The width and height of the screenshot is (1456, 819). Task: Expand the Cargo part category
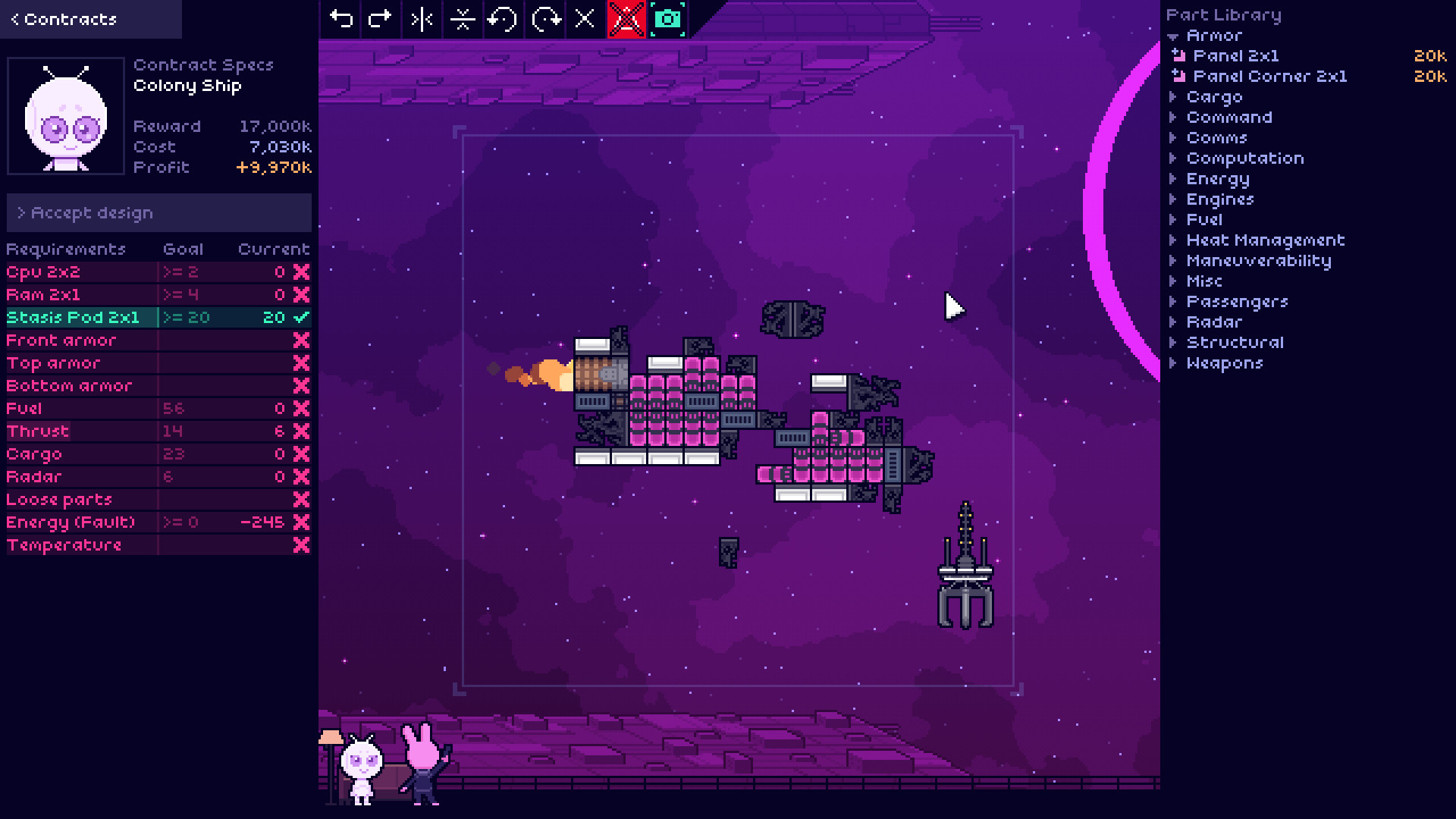click(x=1214, y=97)
